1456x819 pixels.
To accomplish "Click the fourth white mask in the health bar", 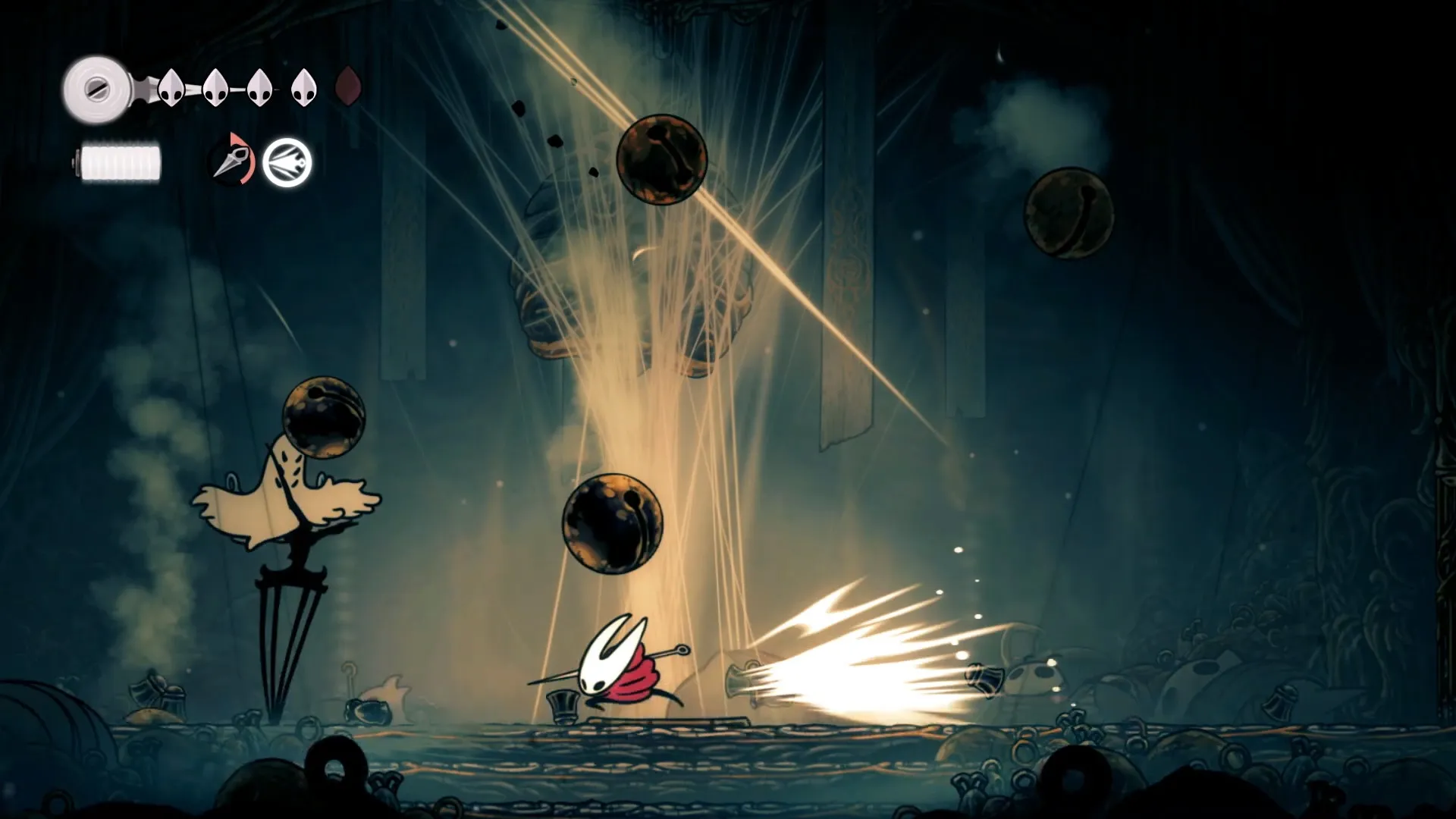I will [x=303, y=87].
